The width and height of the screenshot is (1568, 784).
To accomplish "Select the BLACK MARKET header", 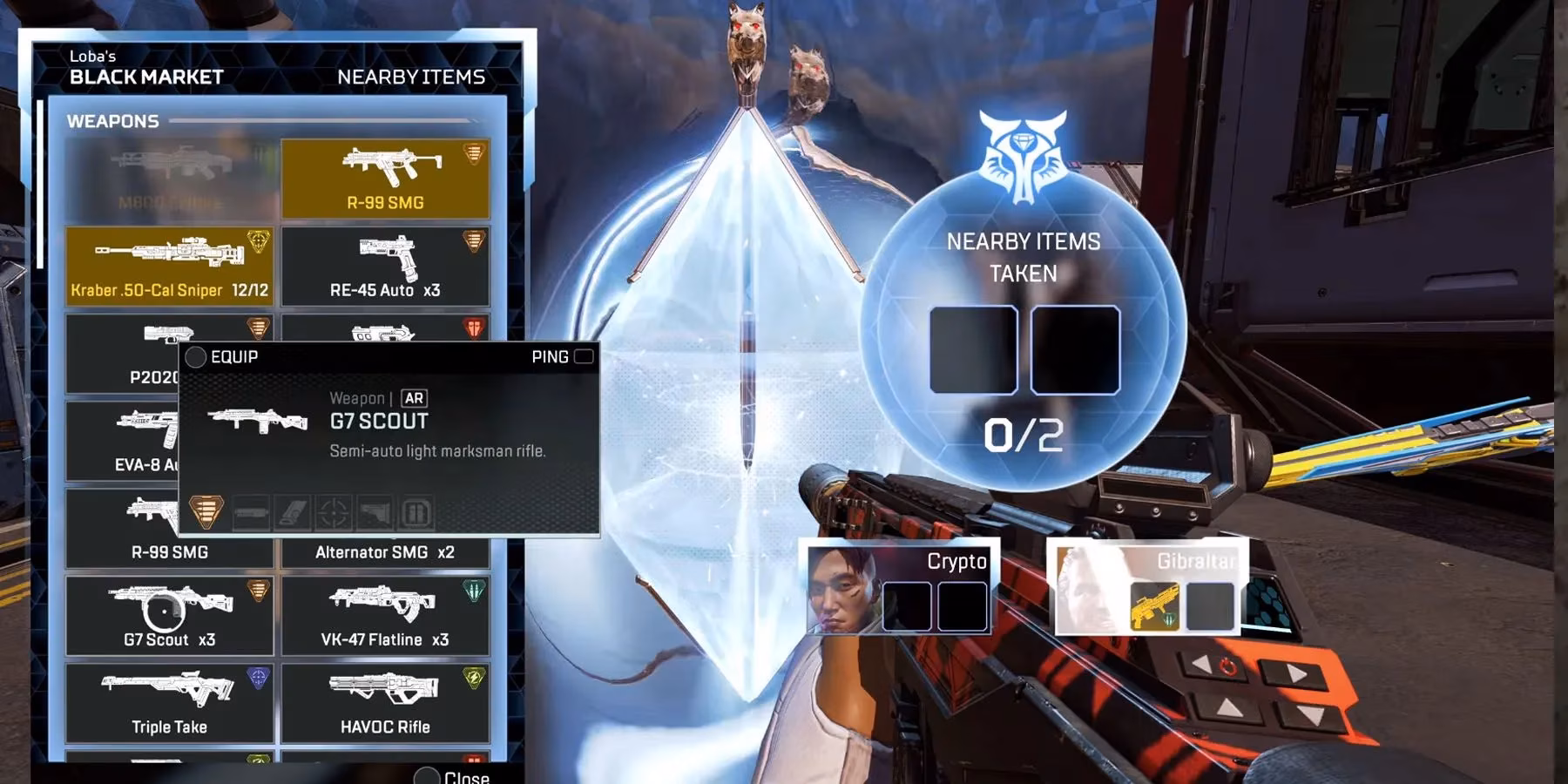I will (x=145, y=77).
